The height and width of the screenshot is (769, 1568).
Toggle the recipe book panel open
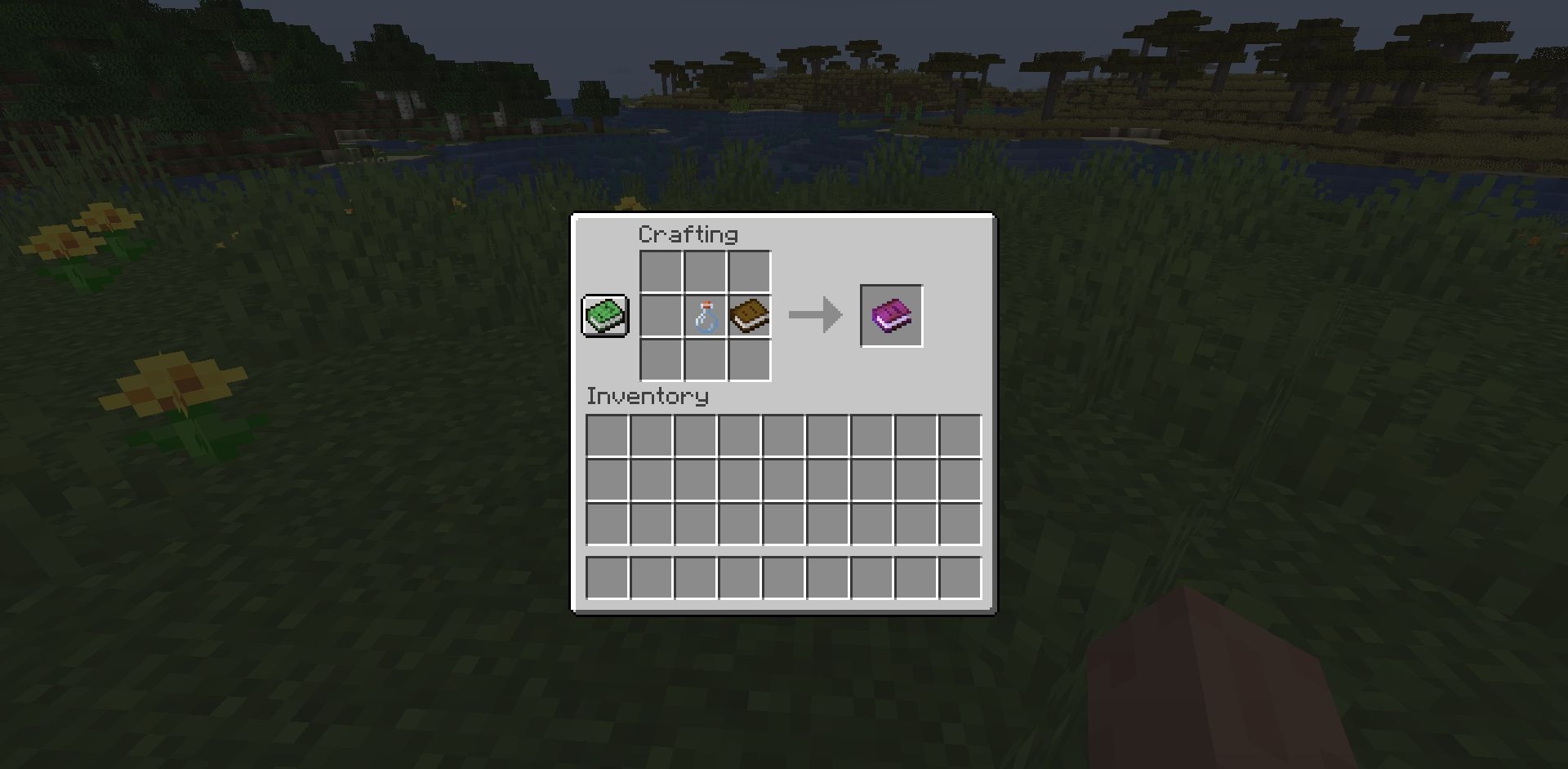(x=604, y=317)
